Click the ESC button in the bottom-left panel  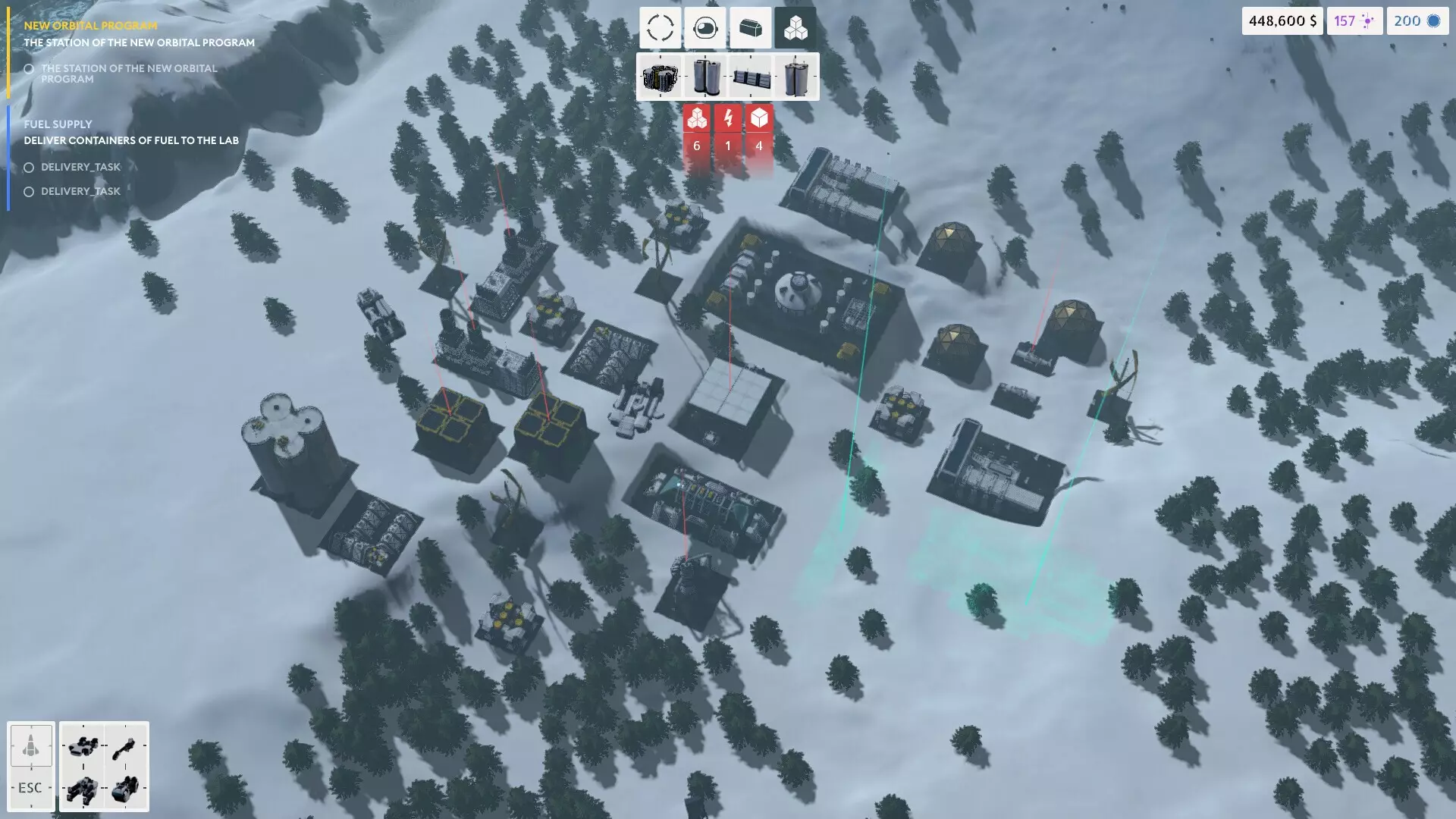coord(30,787)
